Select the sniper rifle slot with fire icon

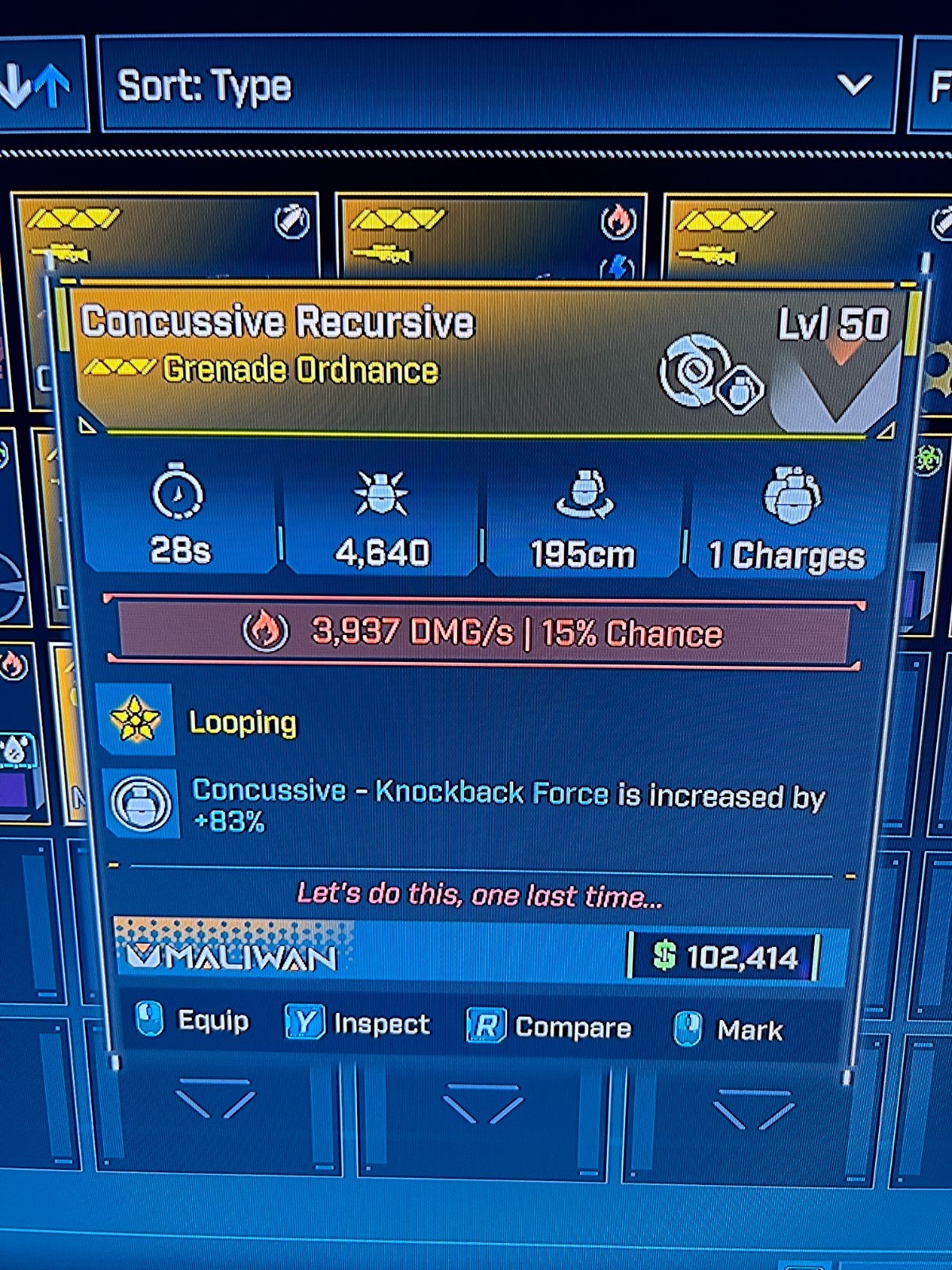click(x=491, y=236)
